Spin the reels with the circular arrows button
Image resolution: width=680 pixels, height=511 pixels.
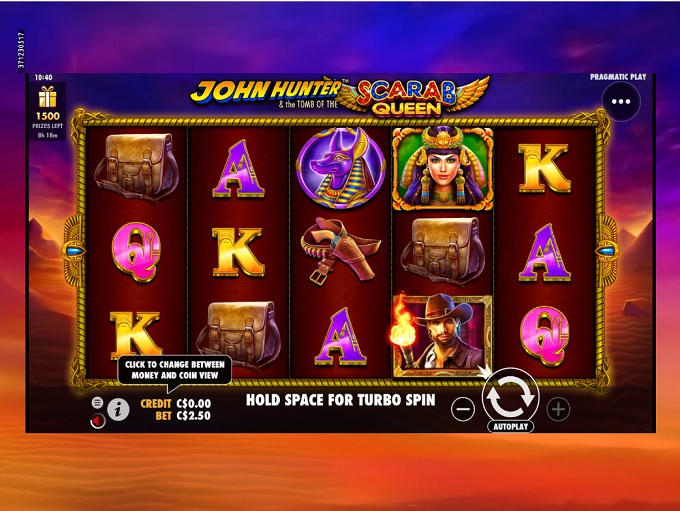[510, 397]
